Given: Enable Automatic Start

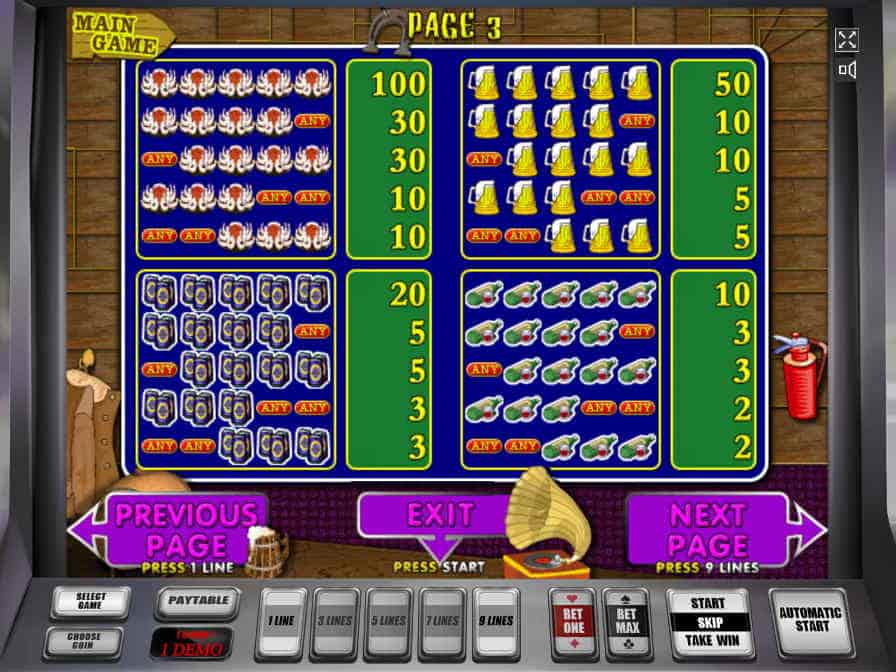Looking at the screenshot, I should 811,622.
